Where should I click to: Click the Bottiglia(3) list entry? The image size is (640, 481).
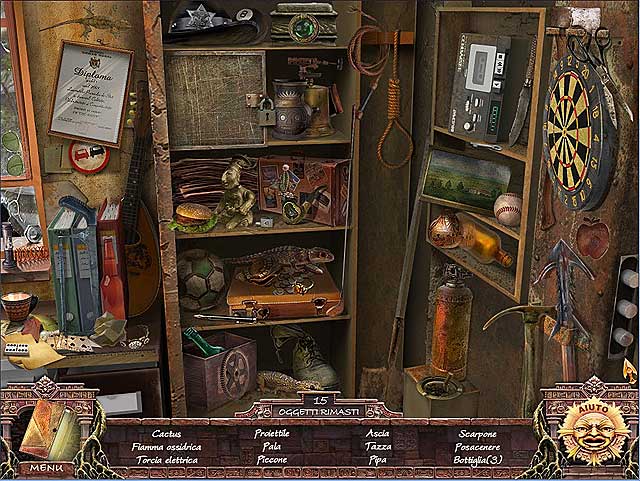click(x=477, y=460)
